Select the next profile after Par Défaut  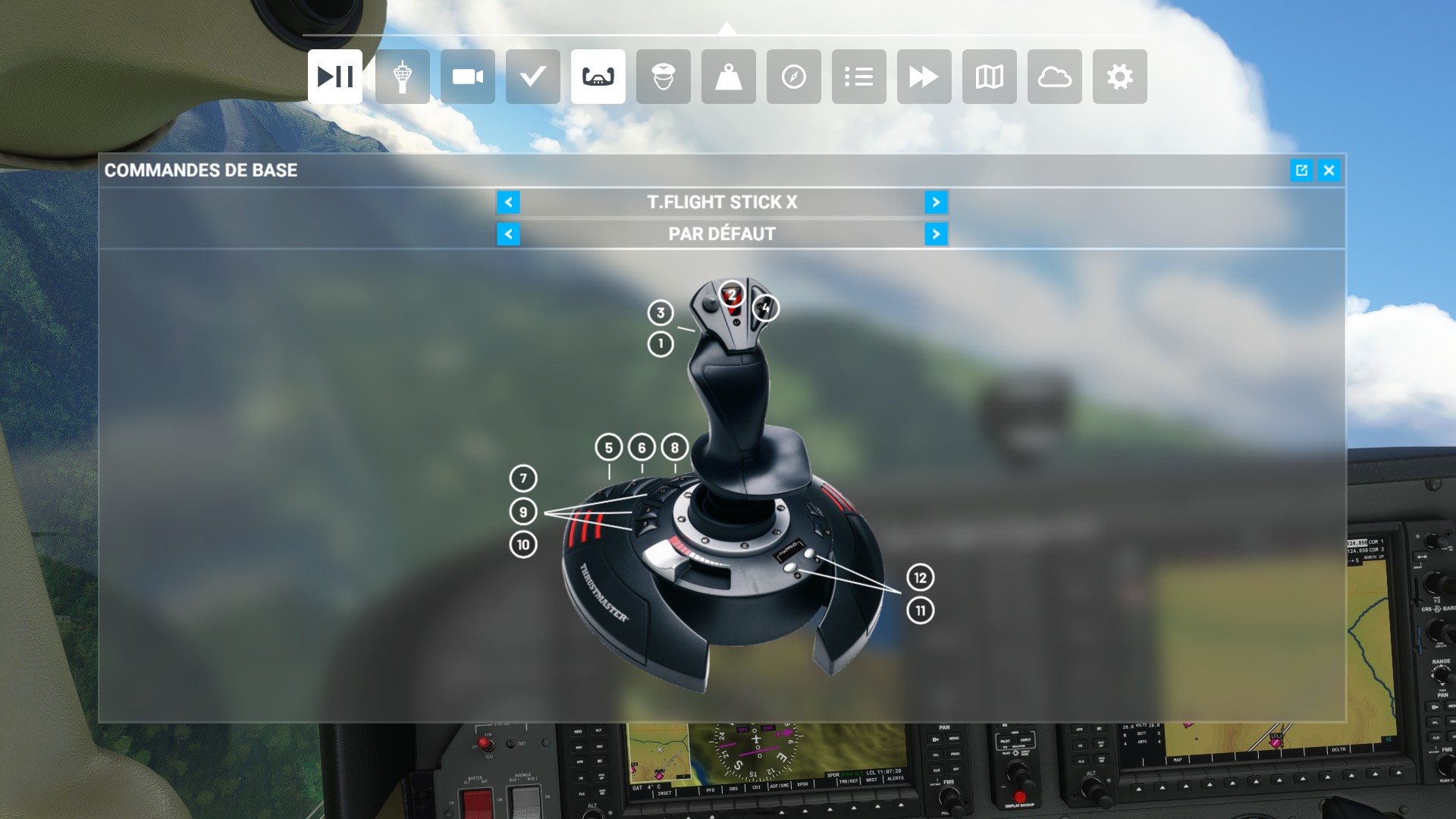click(x=936, y=234)
